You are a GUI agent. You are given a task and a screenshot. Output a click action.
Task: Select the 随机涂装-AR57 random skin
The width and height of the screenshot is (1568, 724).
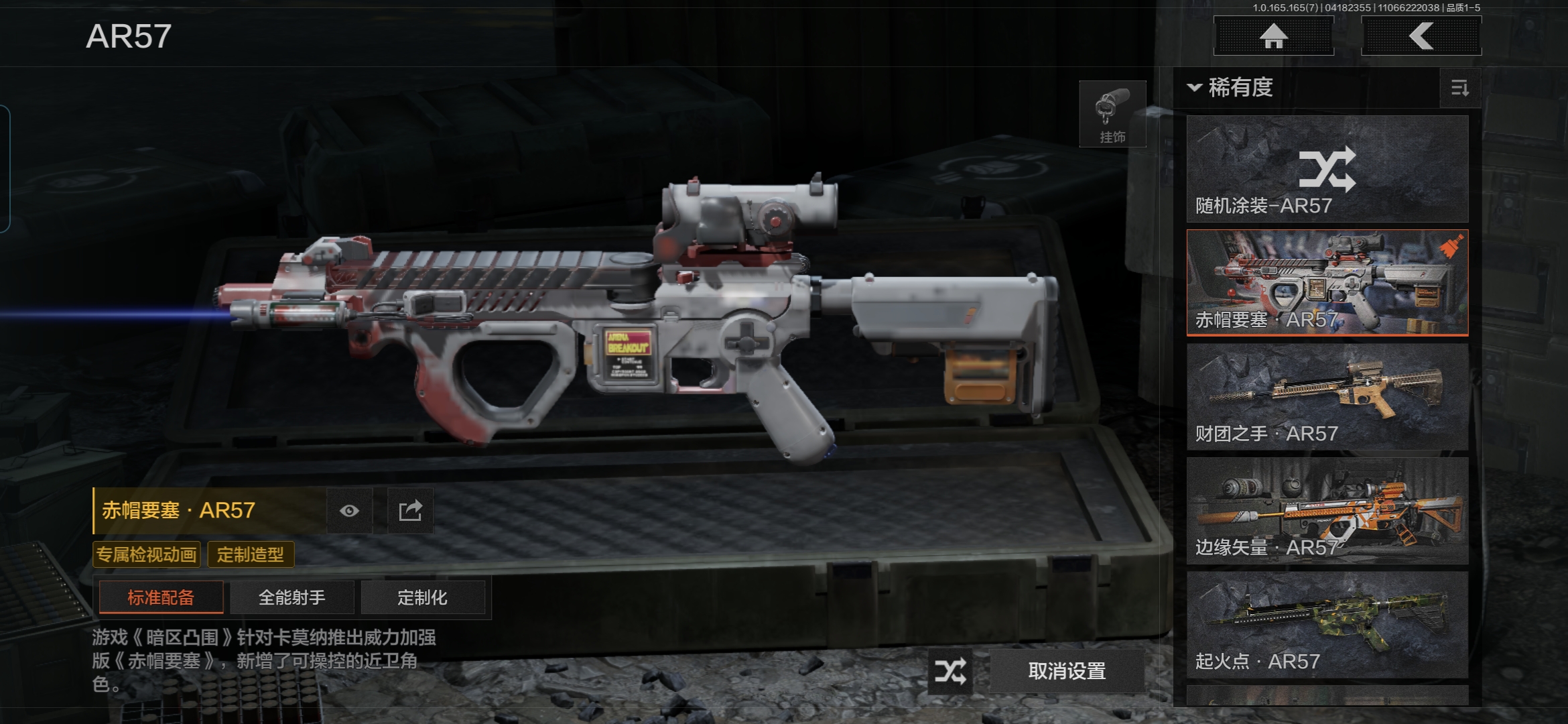pos(1327,169)
